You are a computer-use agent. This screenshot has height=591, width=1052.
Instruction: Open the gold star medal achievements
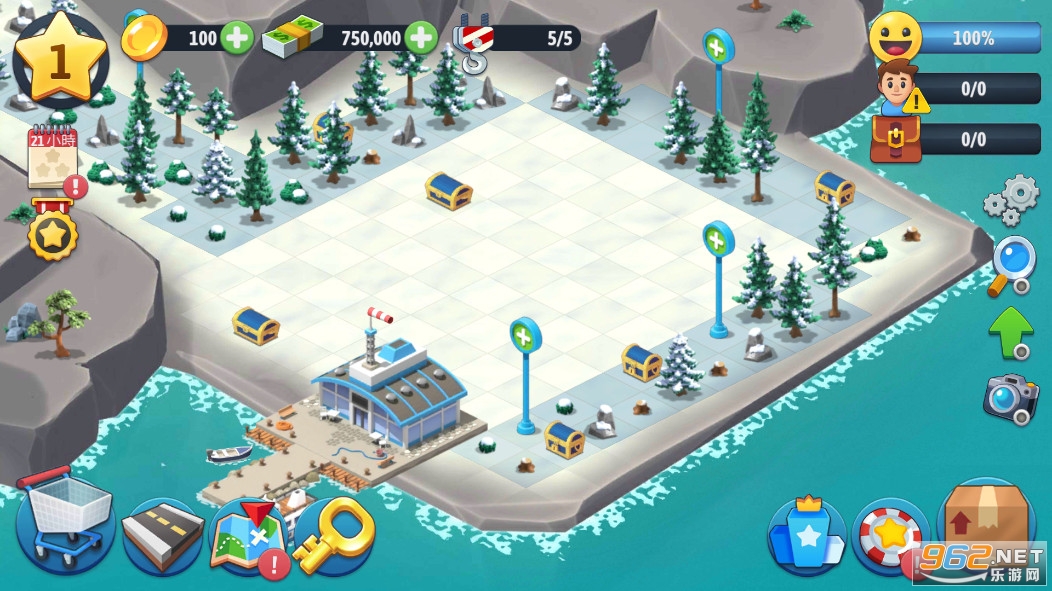click(x=50, y=234)
